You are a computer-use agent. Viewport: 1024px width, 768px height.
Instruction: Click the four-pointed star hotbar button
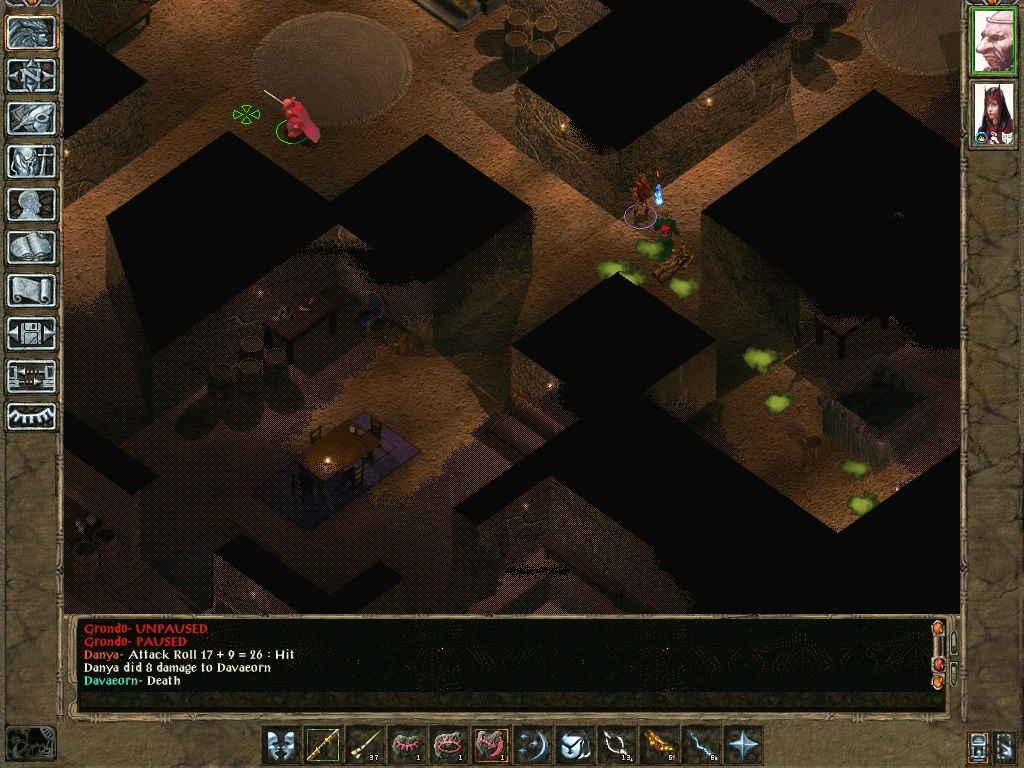click(x=743, y=745)
